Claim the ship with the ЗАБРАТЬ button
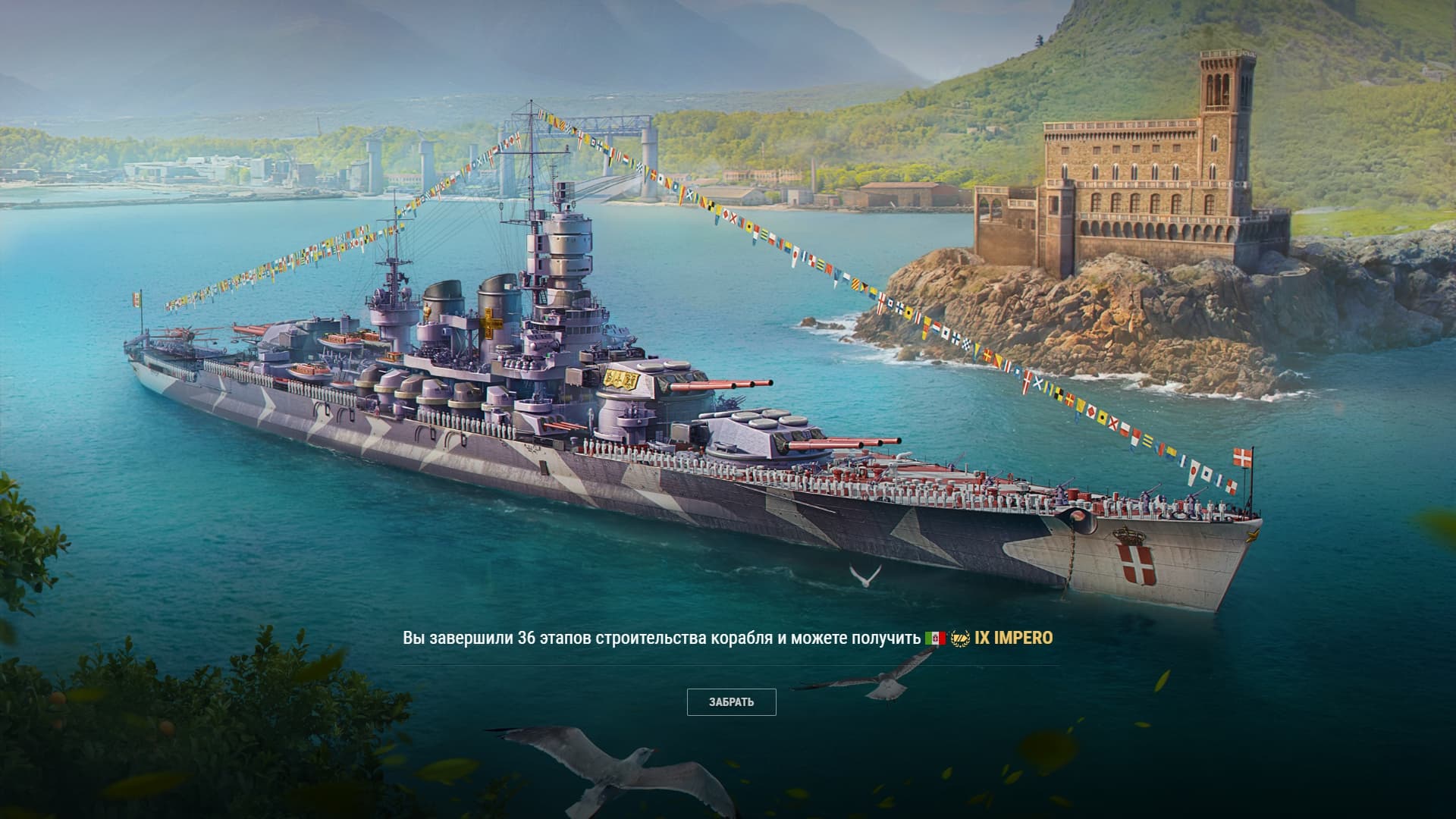Viewport: 1456px width, 819px height. pyautogui.click(x=731, y=702)
